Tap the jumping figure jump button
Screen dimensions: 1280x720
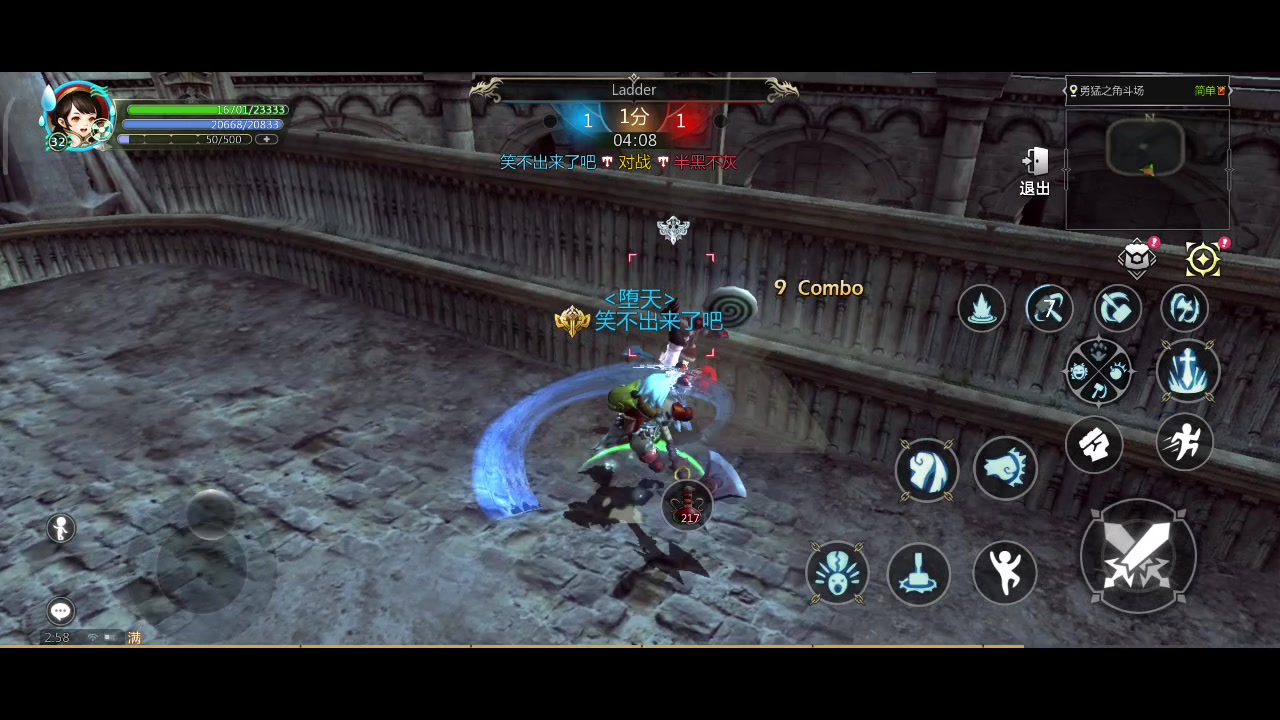point(1004,573)
